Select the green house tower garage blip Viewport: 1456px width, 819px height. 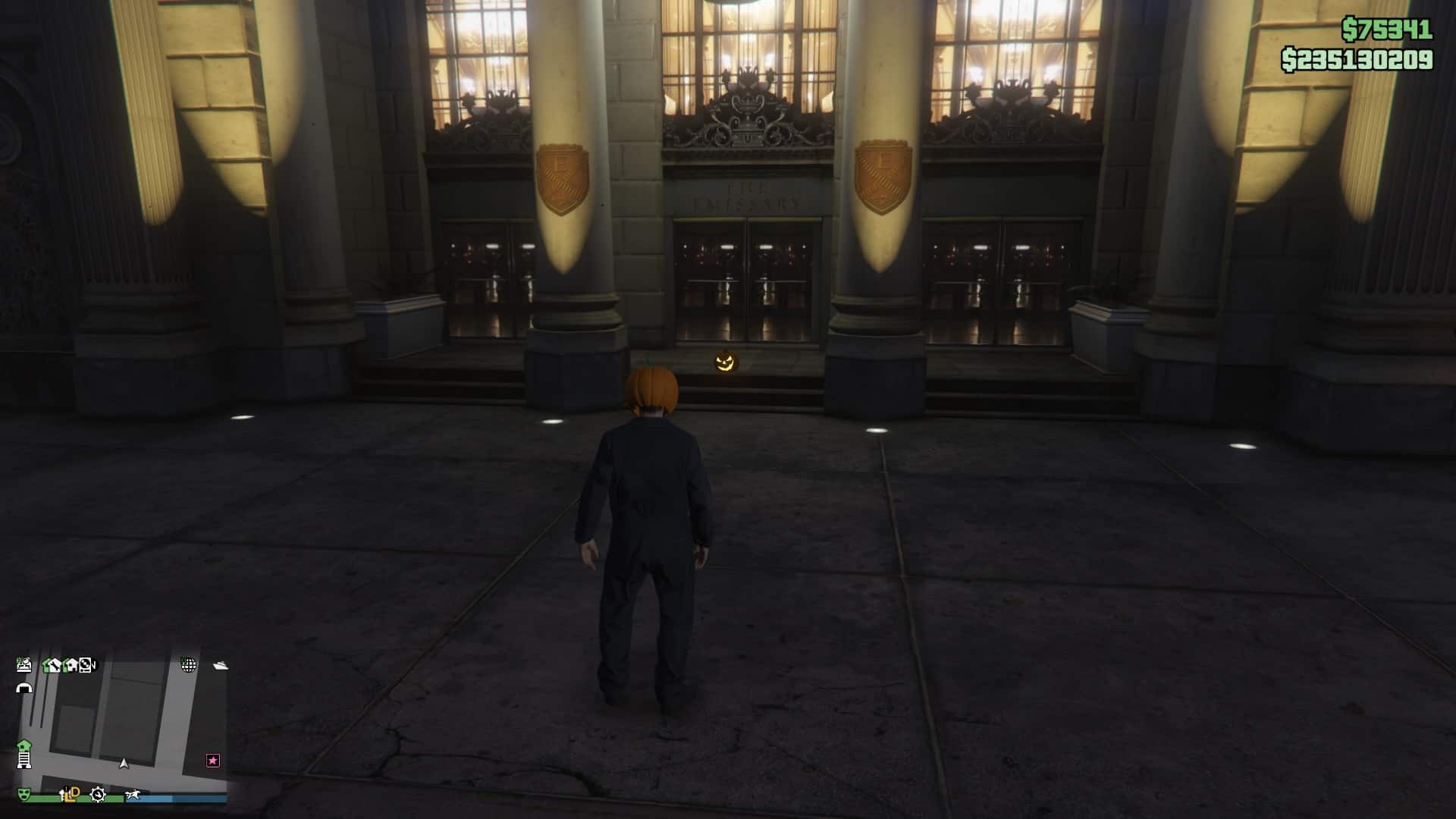pos(24,754)
